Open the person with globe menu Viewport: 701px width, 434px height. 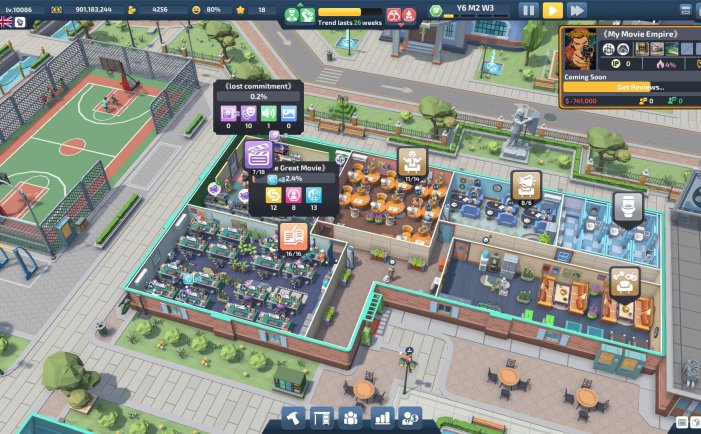pos(410,417)
